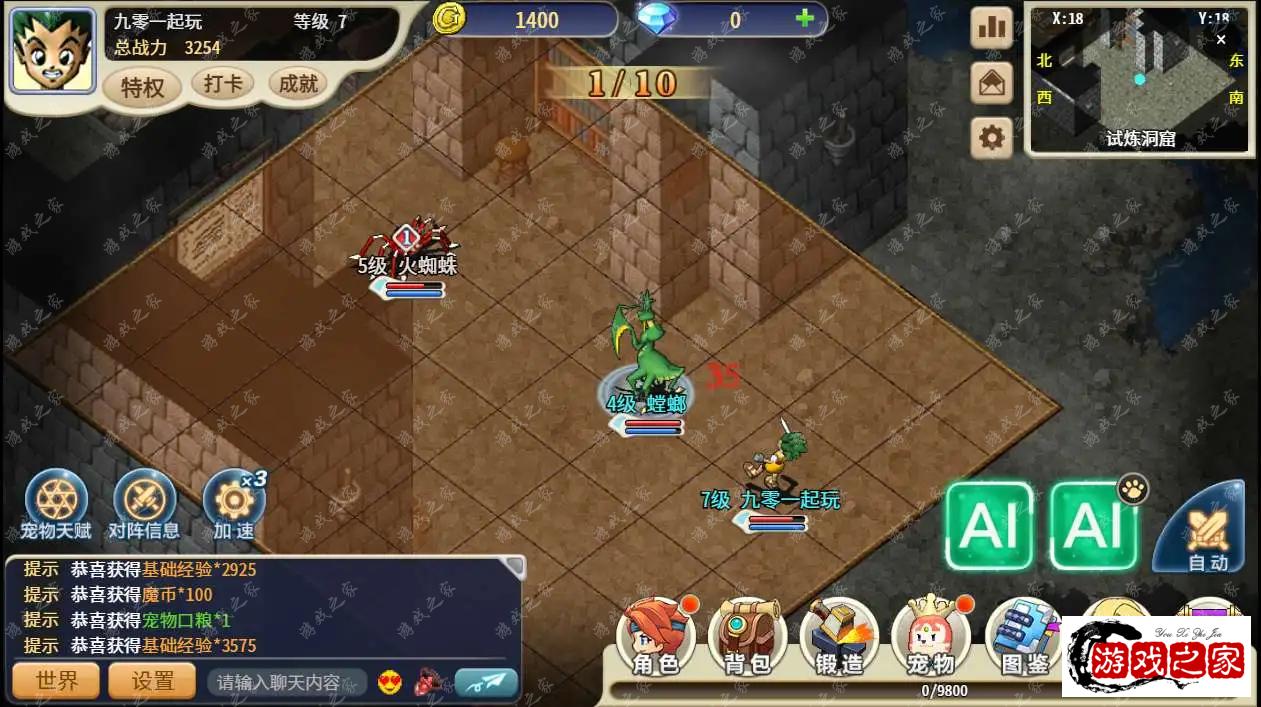Open the 成就 achievements panel
This screenshot has width=1261, height=707.
tap(298, 84)
